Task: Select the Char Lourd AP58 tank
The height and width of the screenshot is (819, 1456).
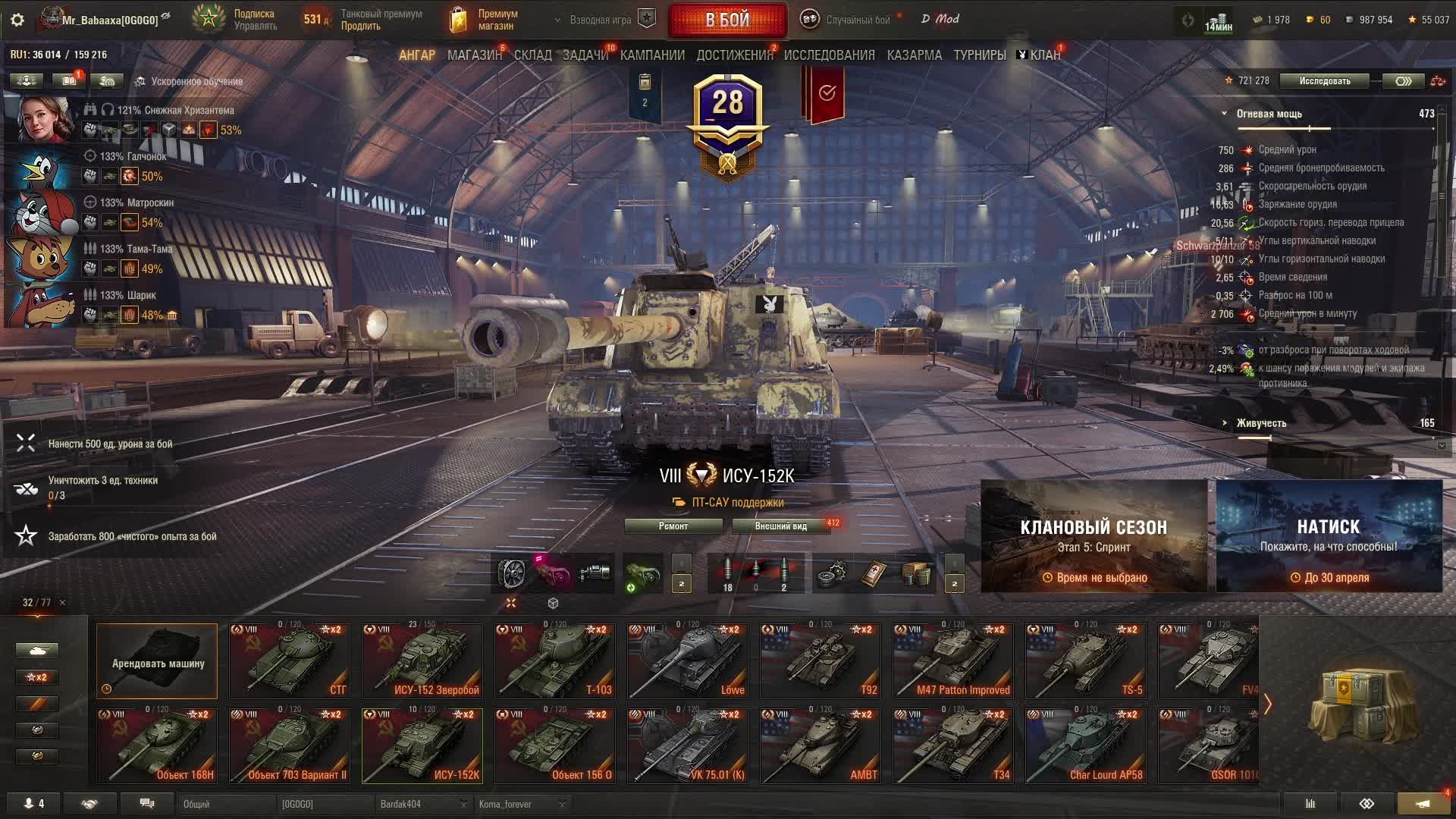Action: [x=1085, y=745]
